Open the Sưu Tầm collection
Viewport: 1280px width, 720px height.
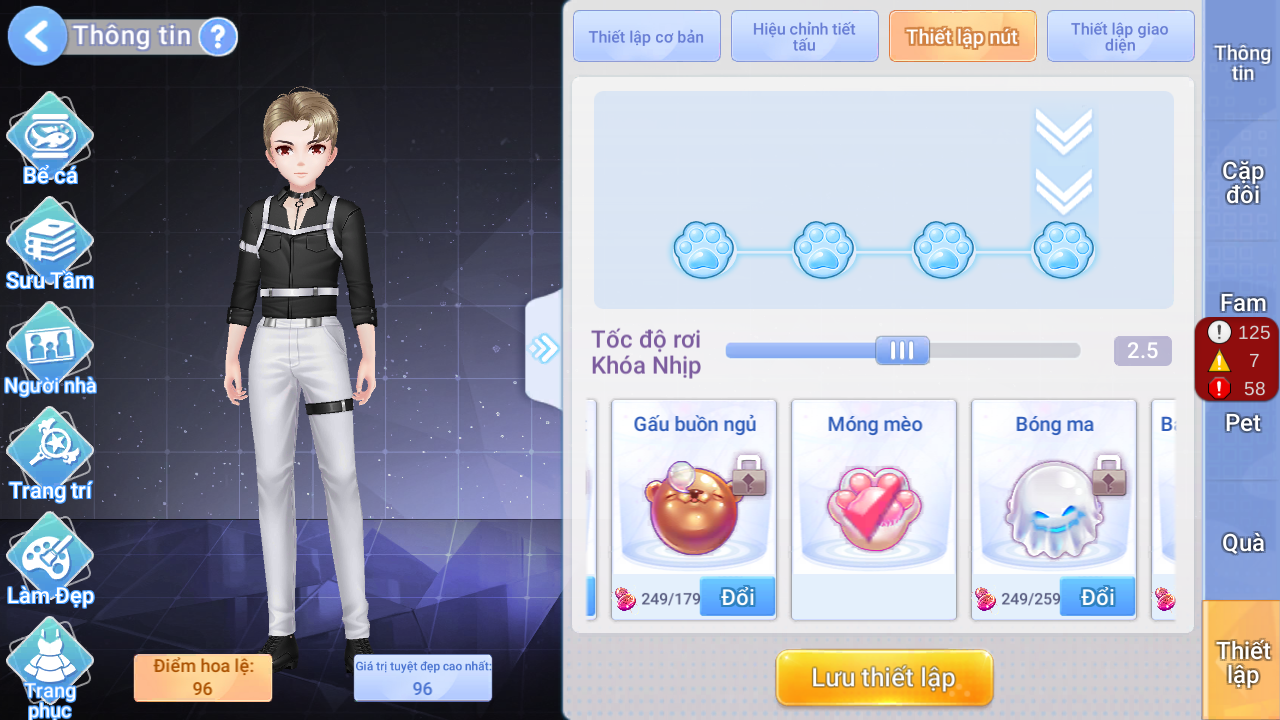coord(50,245)
